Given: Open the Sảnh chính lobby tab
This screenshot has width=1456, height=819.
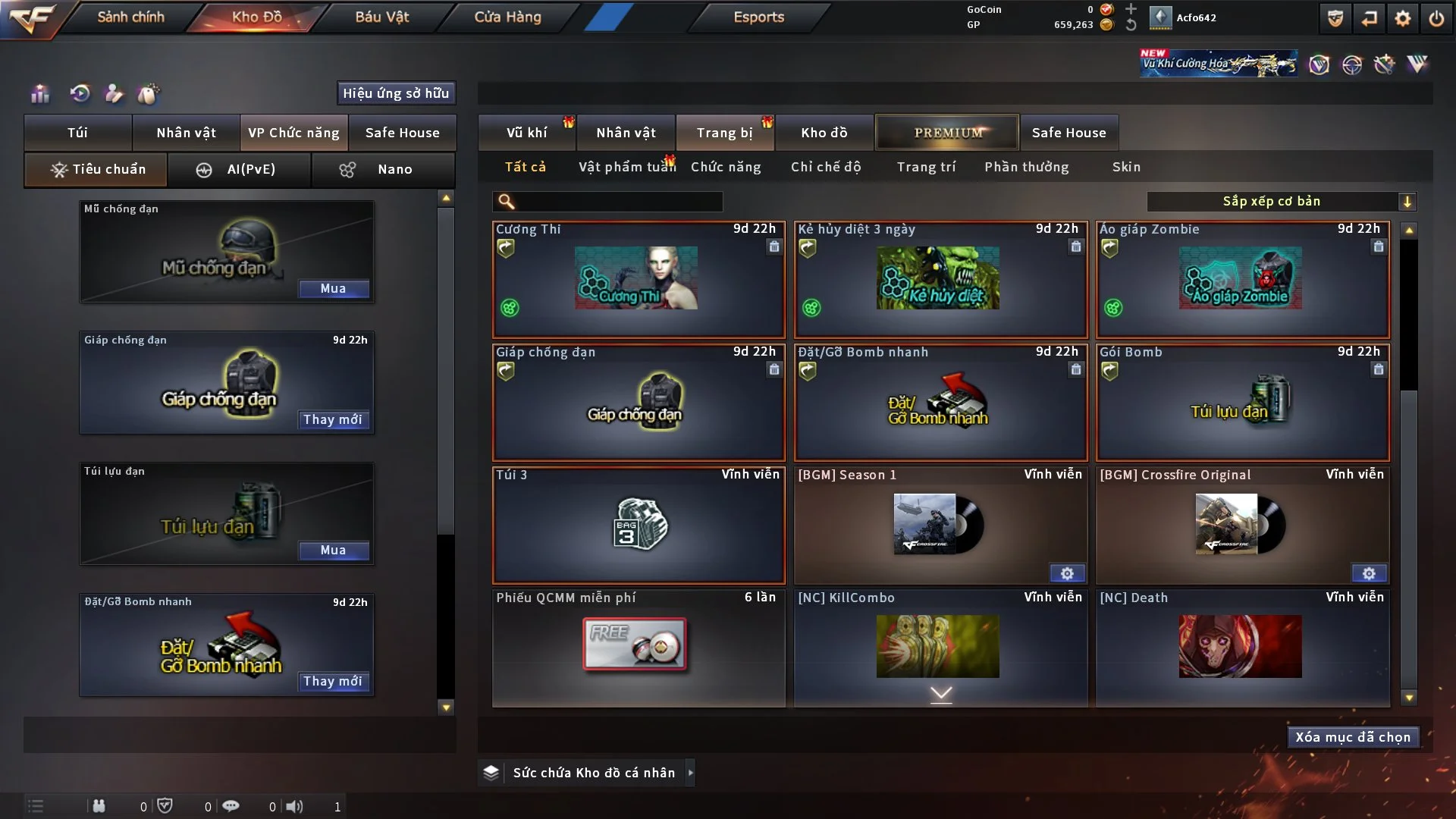Looking at the screenshot, I should 130,17.
